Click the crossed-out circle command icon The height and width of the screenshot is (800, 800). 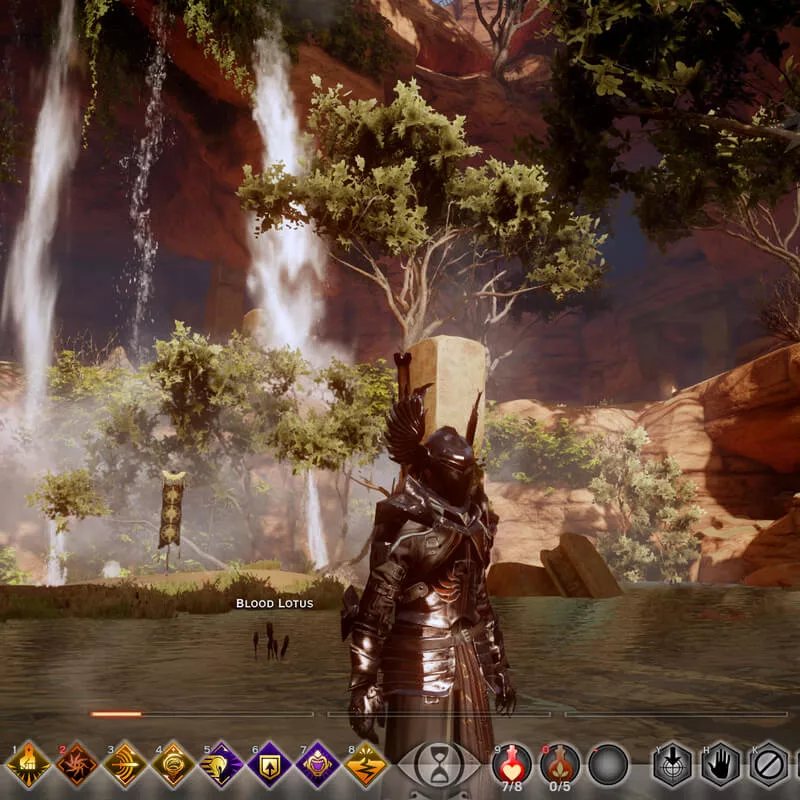[x=768, y=765]
